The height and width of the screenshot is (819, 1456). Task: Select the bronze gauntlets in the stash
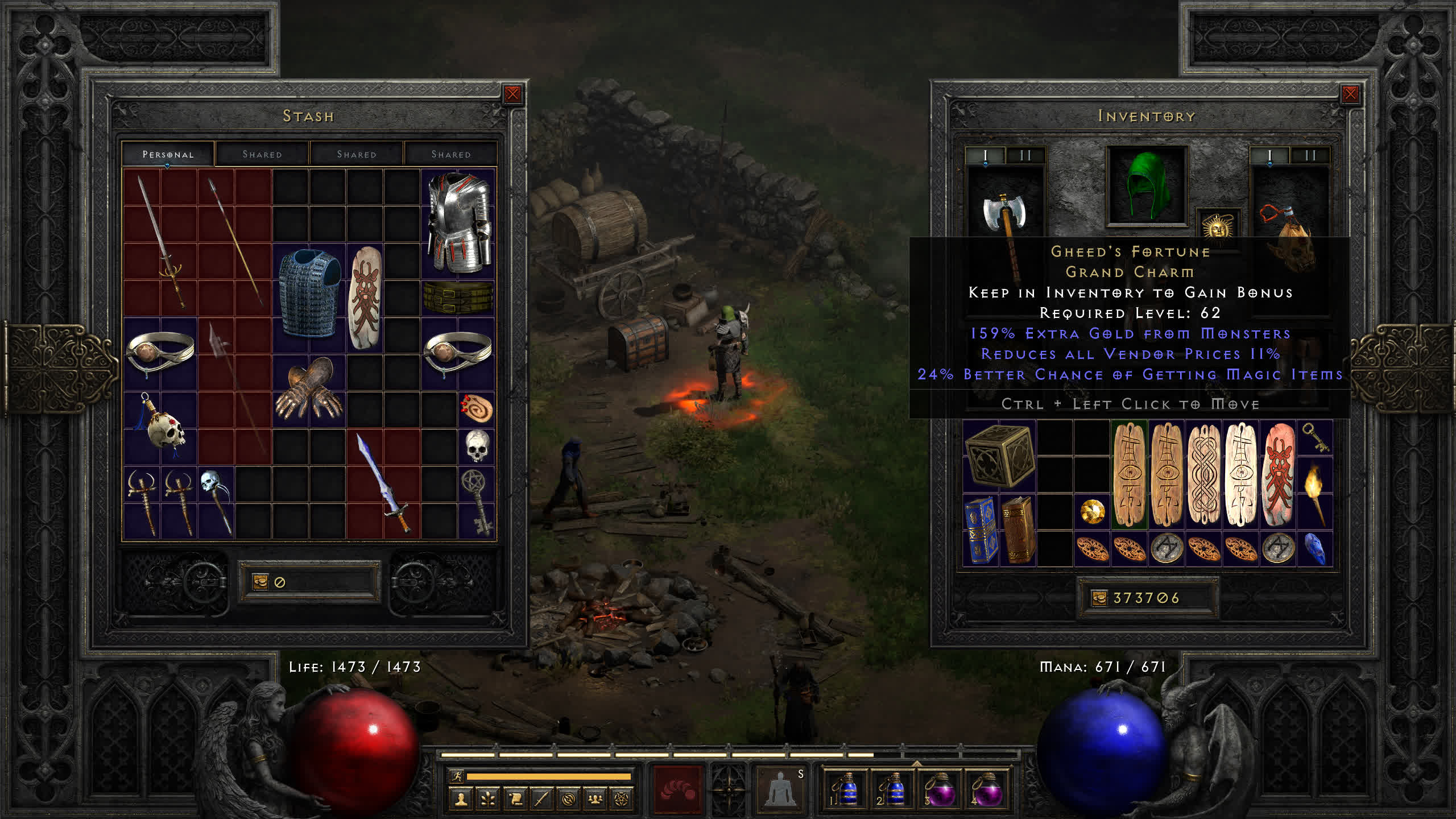(310, 390)
